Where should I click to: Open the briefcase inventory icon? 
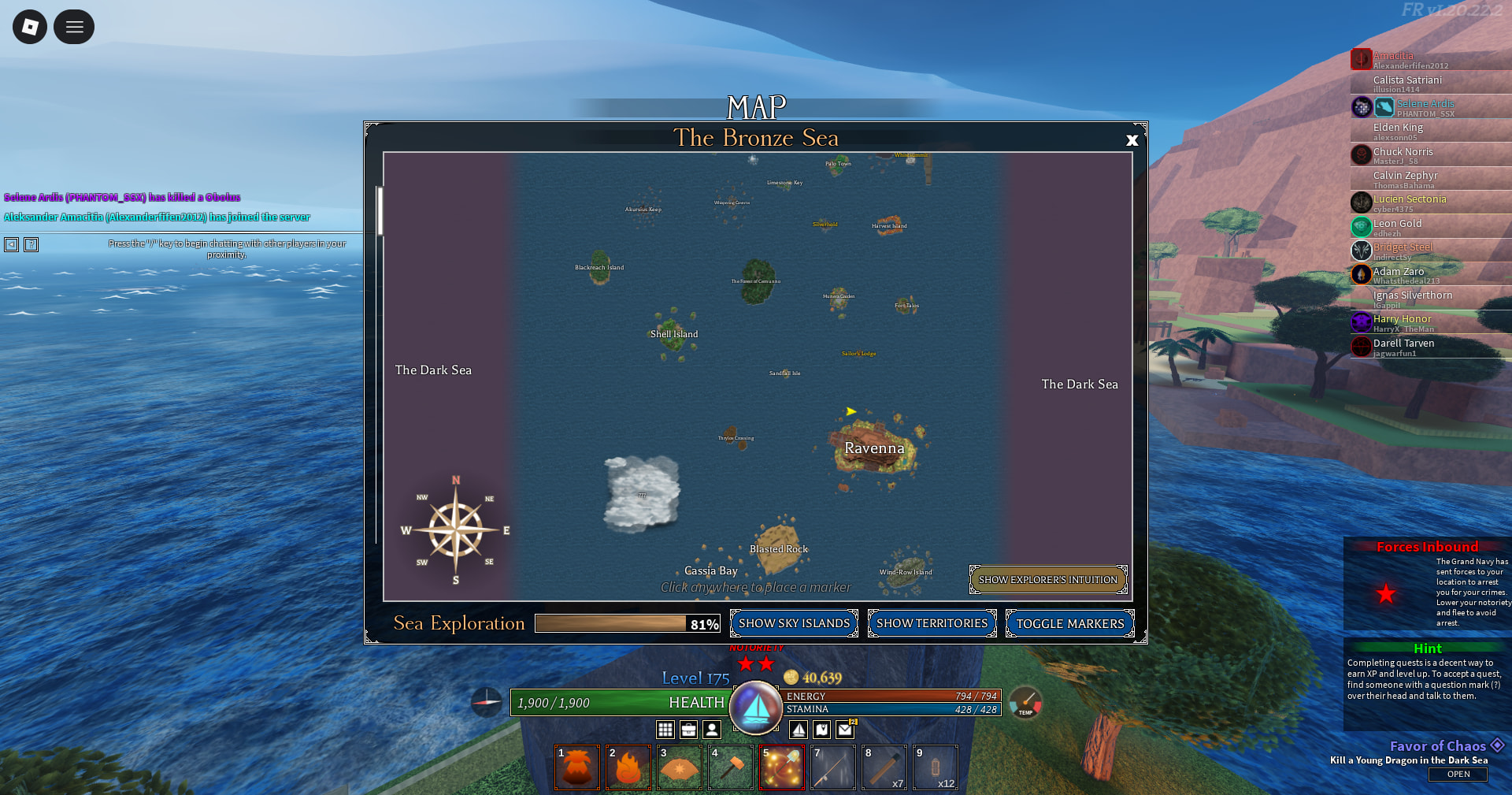(x=688, y=730)
